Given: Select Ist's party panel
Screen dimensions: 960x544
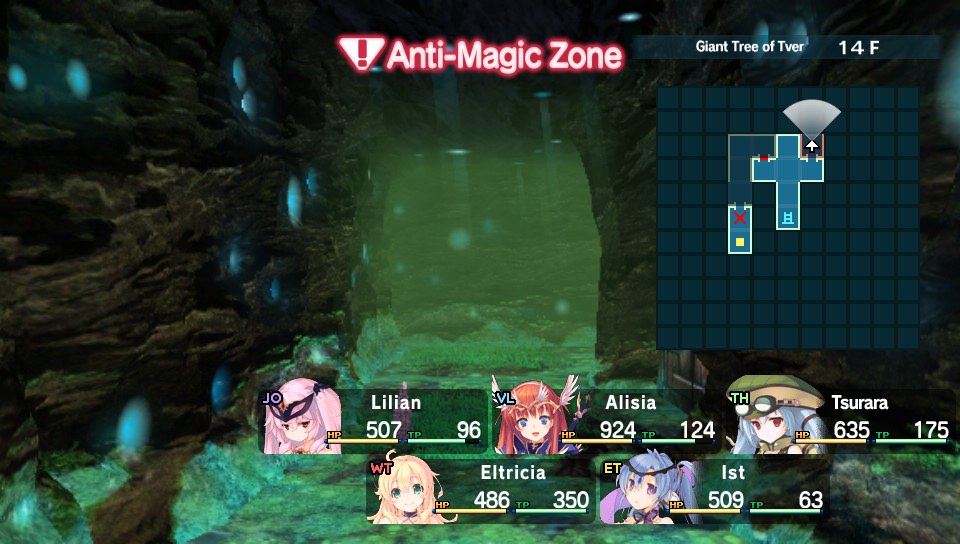Looking at the screenshot, I should [x=713, y=490].
